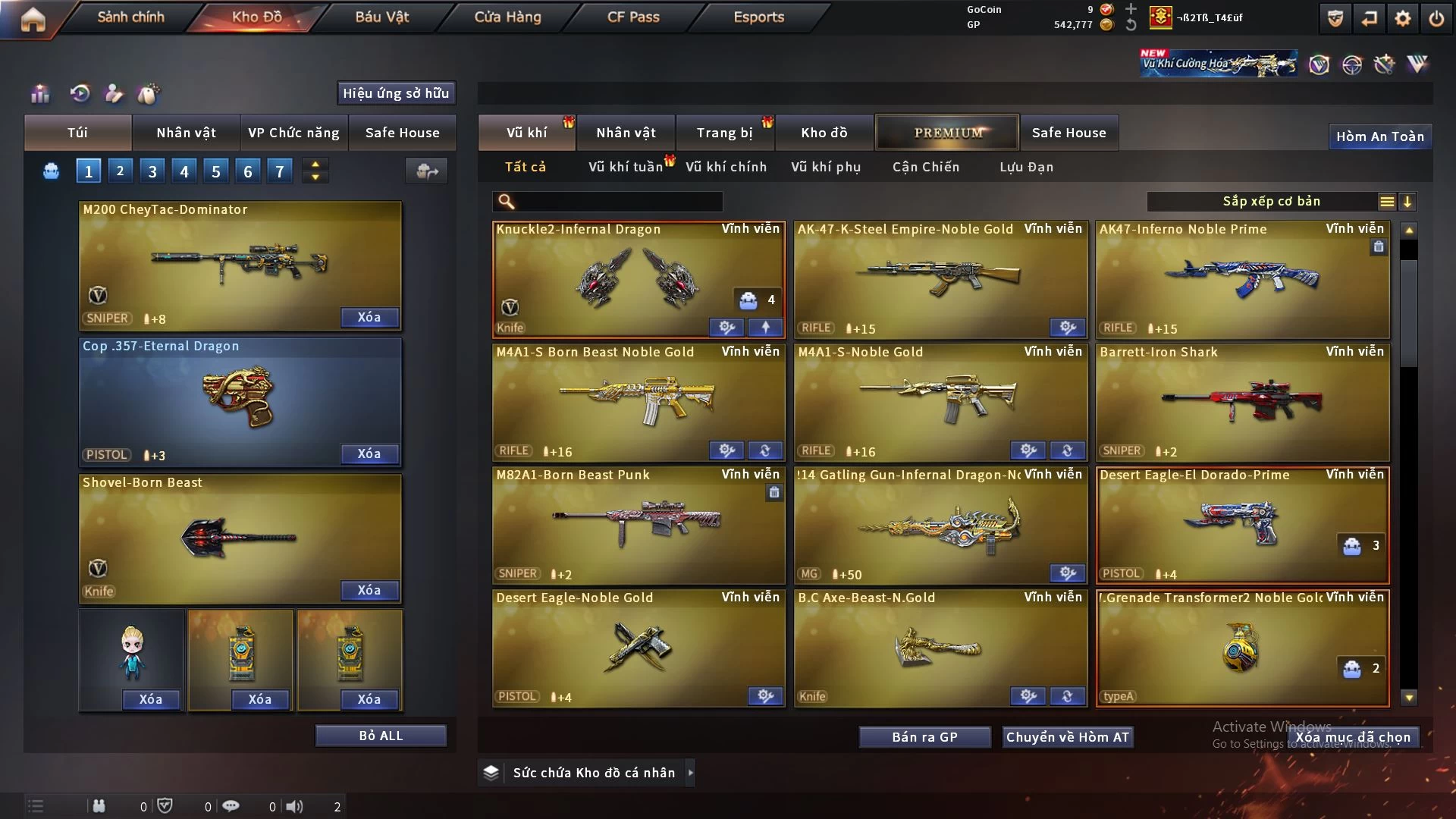Viewport: 1456px width, 819px height.
Task: Switch to the Esports tab
Action: point(758,17)
